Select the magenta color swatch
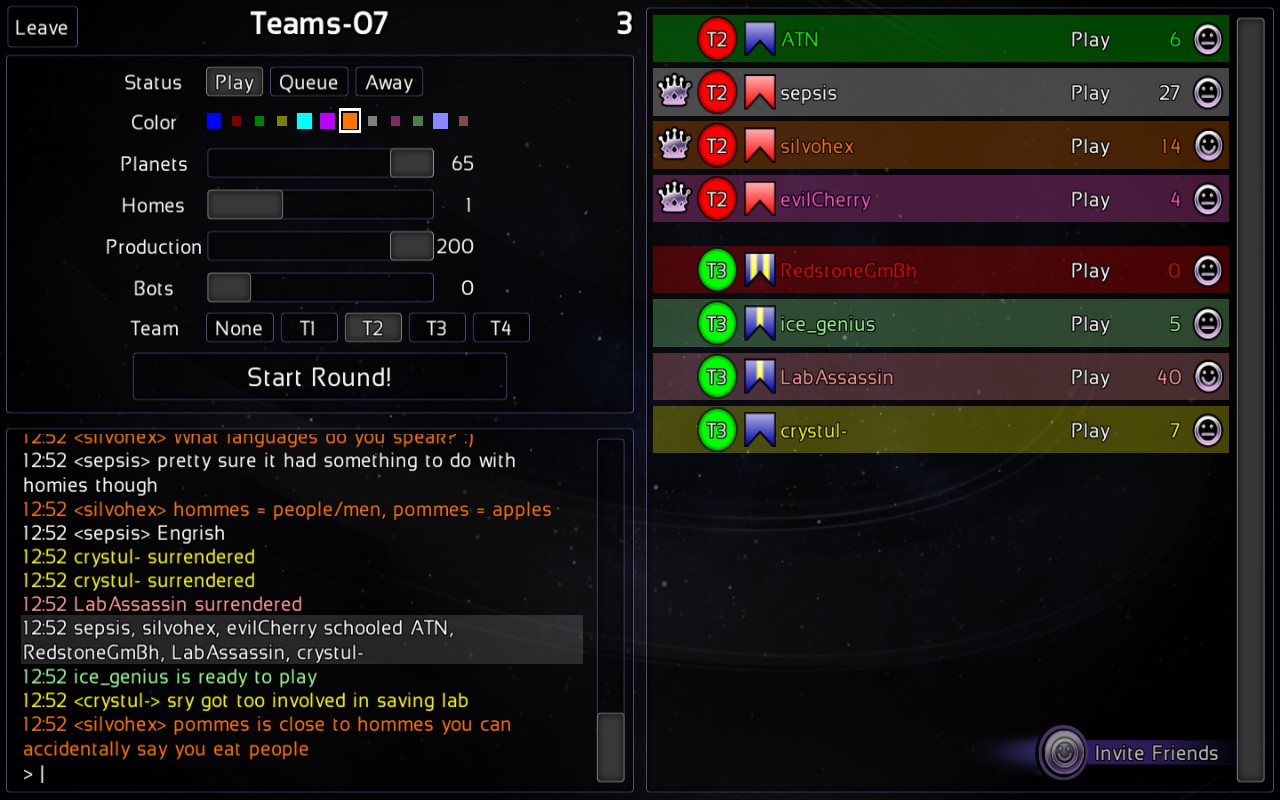Screen dimensions: 1280x800 327,121
